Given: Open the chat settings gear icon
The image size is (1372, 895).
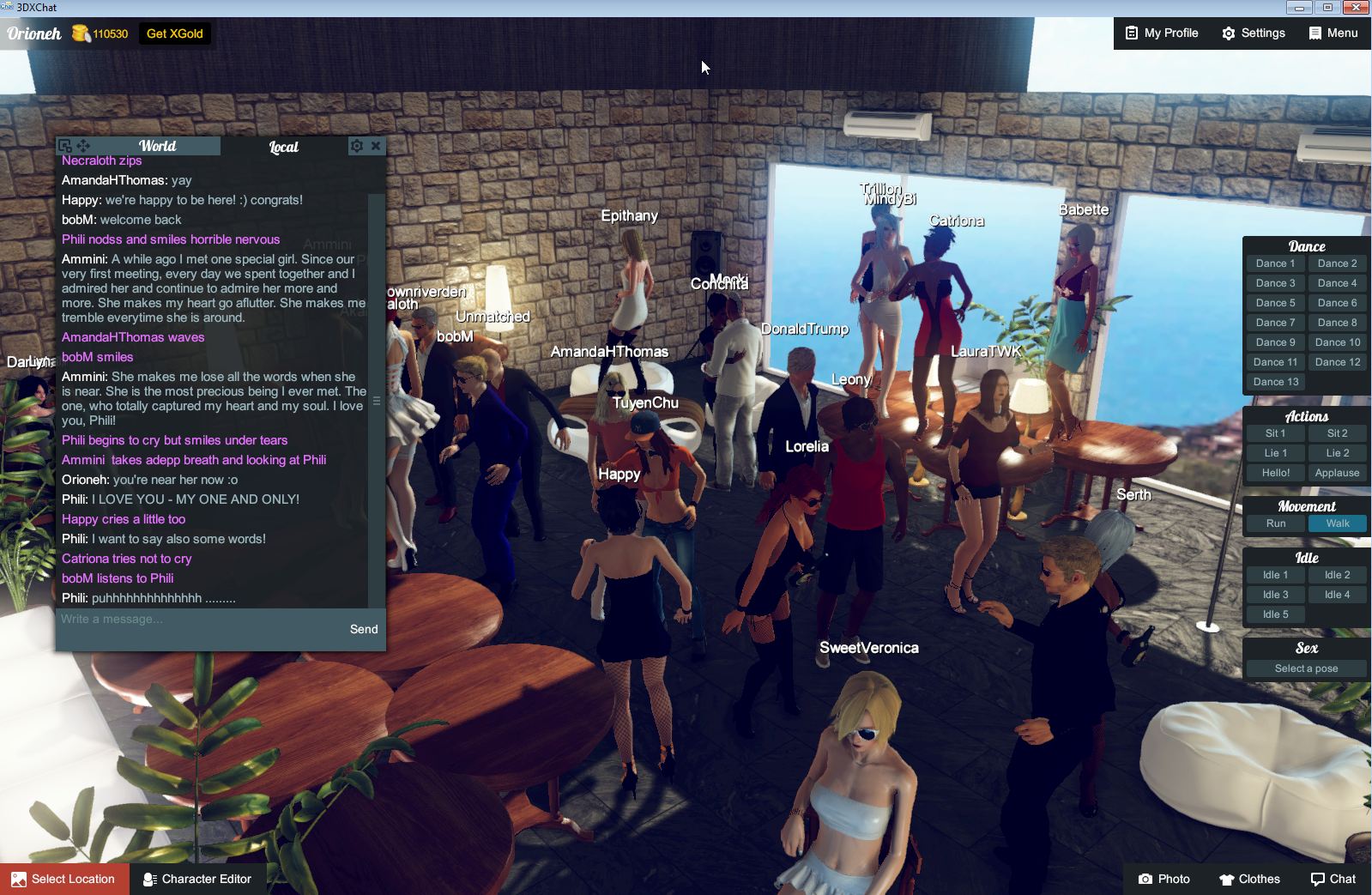Looking at the screenshot, I should pos(356,146).
